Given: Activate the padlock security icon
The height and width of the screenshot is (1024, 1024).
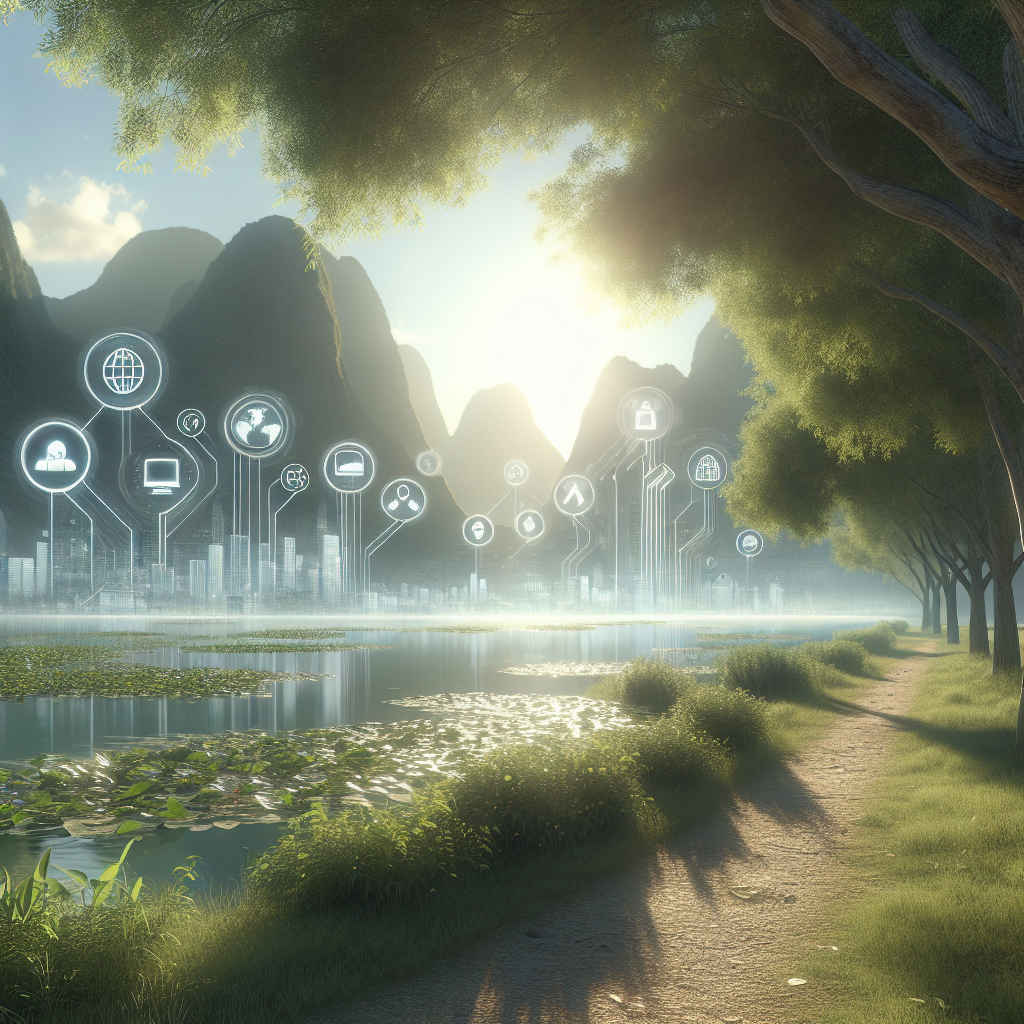Looking at the screenshot, I should [645, 414].
